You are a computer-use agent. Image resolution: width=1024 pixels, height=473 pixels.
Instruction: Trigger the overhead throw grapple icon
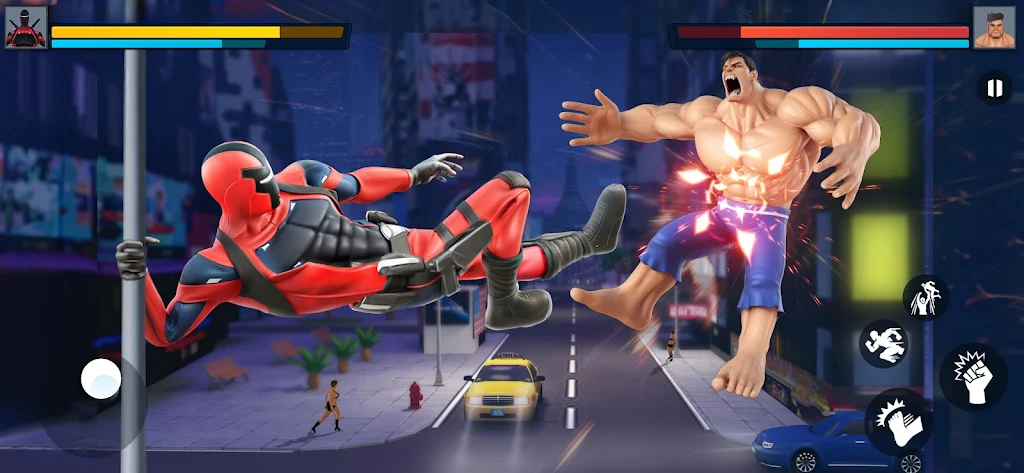[x=925, y=298]
